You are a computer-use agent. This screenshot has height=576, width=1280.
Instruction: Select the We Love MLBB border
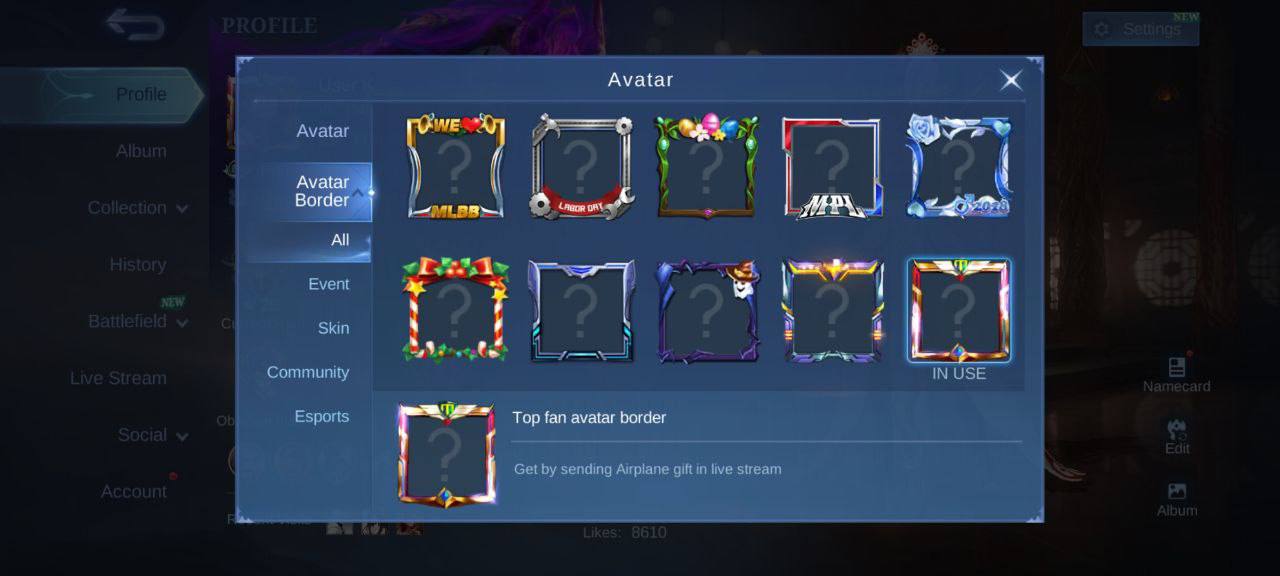tap(455, 167)
